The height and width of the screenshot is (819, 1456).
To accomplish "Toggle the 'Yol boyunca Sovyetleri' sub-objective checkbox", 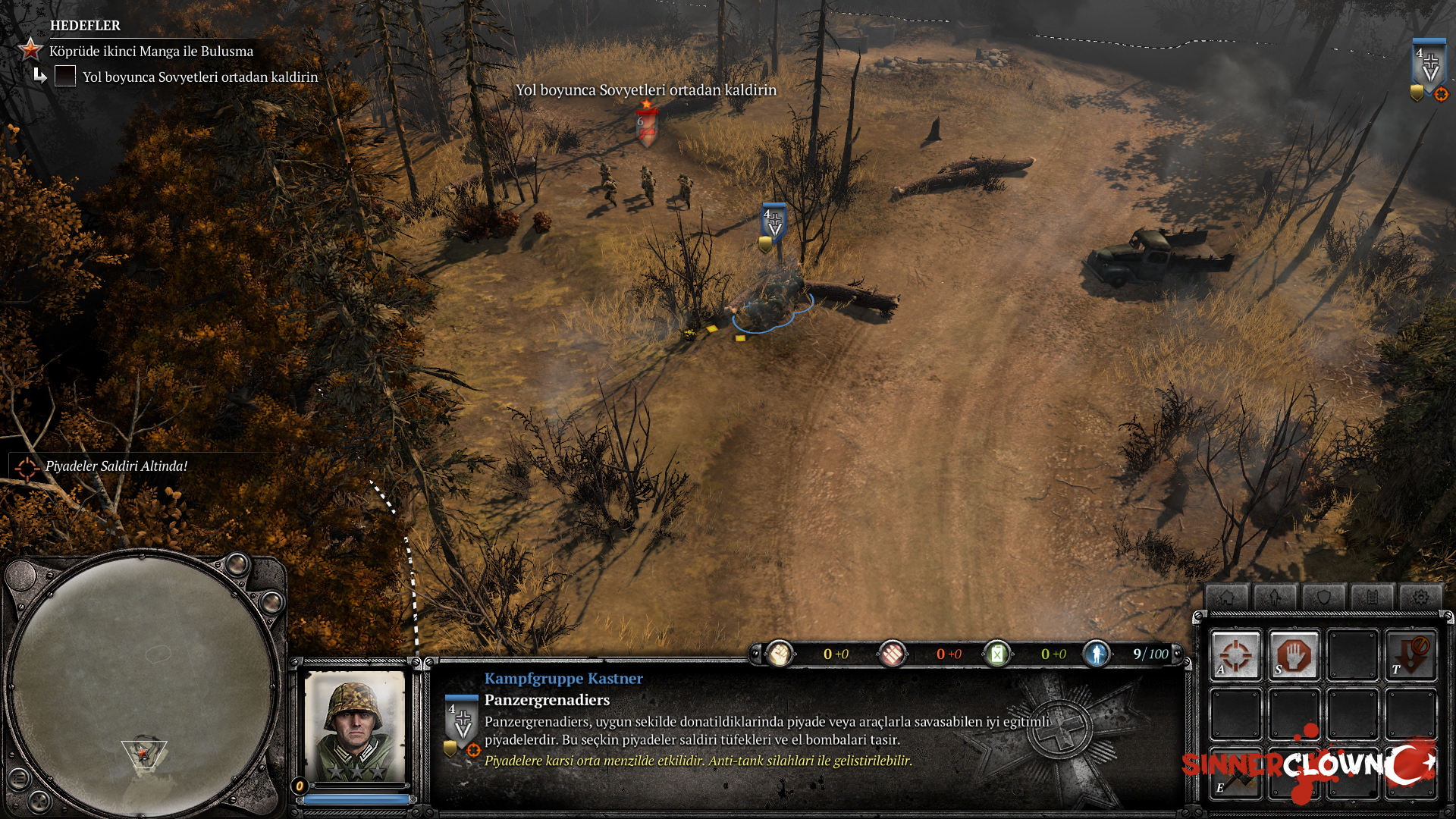I will pyautogui.click(x=65, y=76).
